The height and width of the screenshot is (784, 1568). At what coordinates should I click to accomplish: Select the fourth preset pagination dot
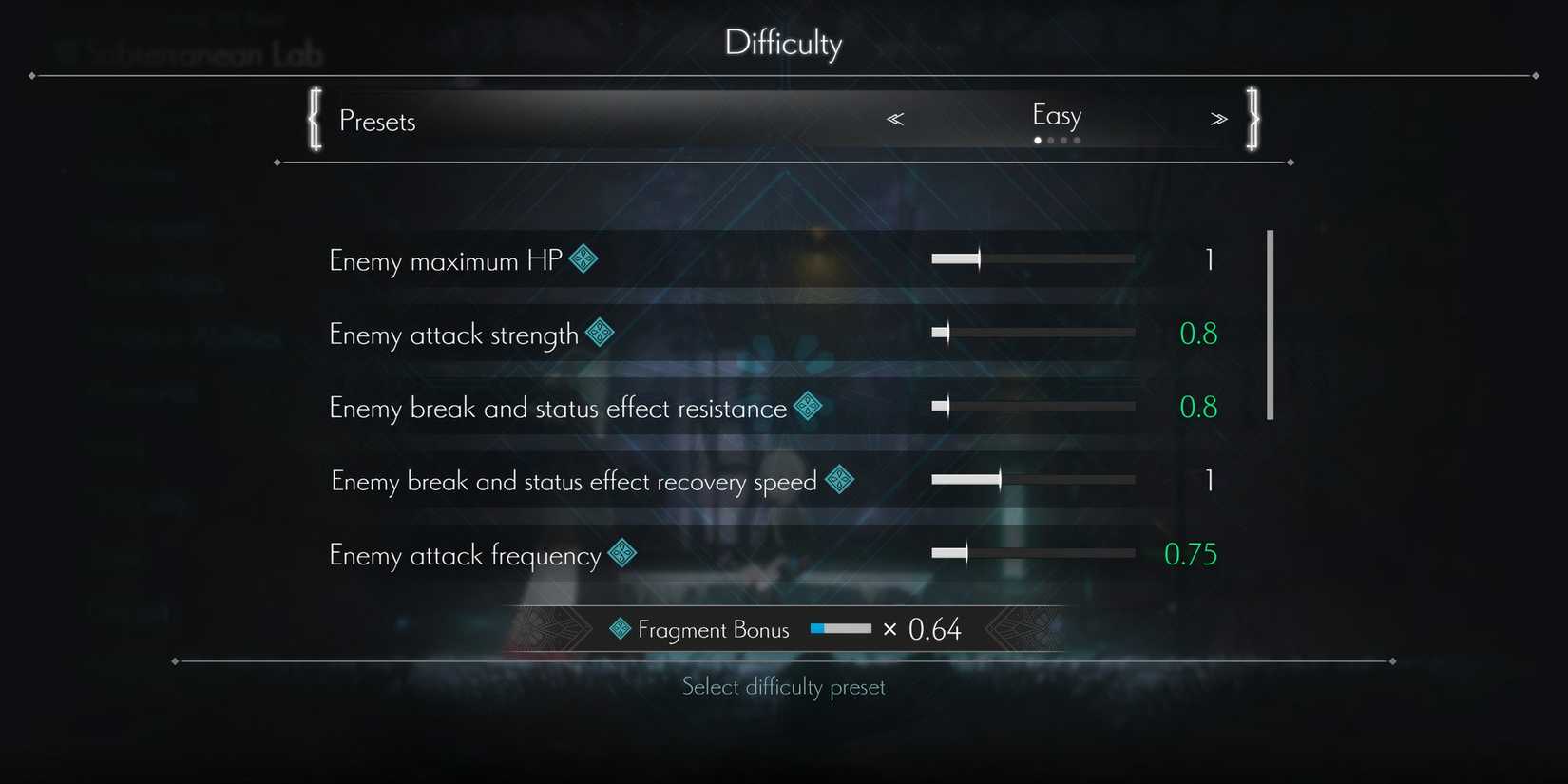pyautogui.click(x=1077, y=140)
